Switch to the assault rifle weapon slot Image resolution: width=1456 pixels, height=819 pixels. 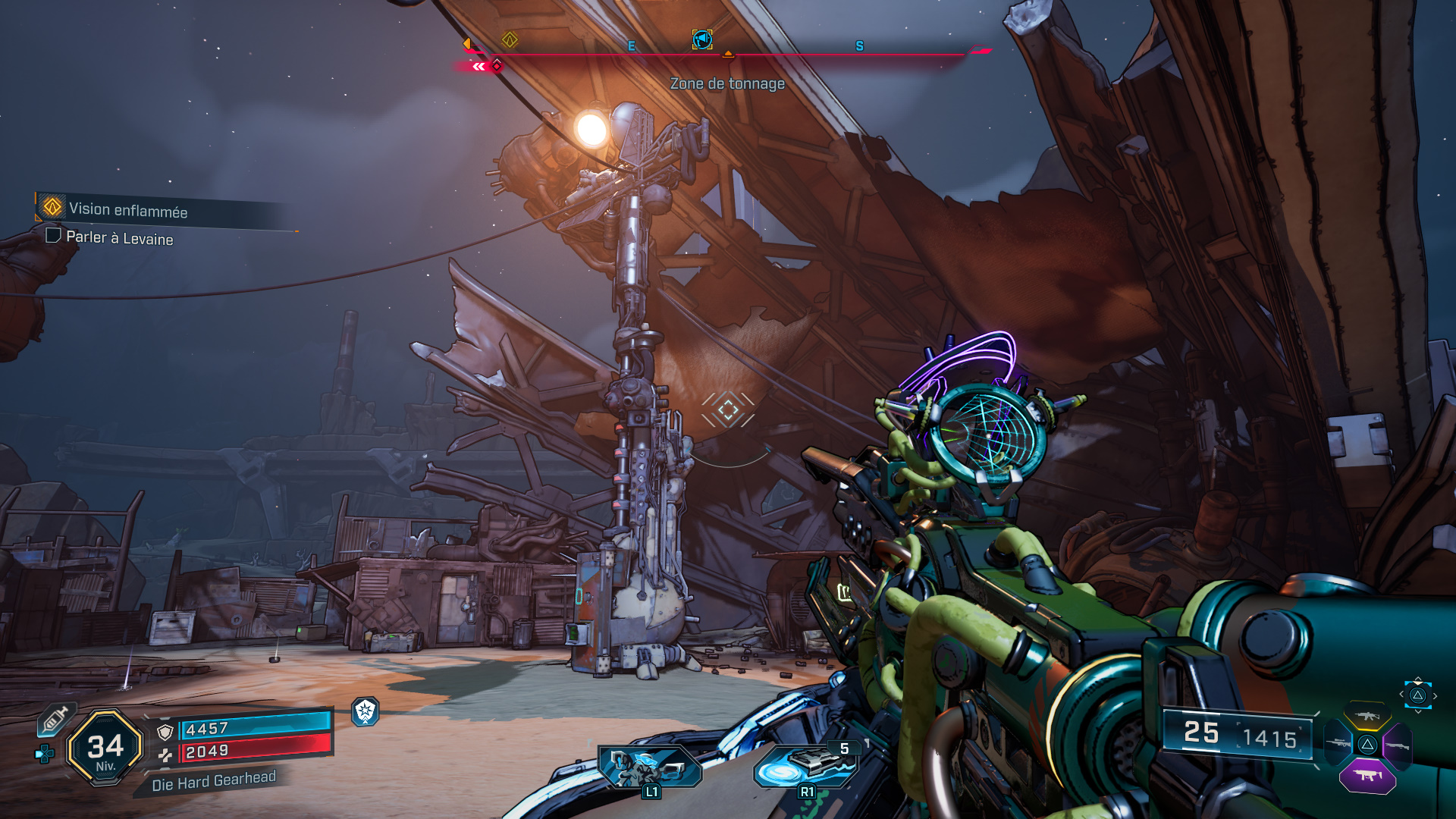[1367, 716]
